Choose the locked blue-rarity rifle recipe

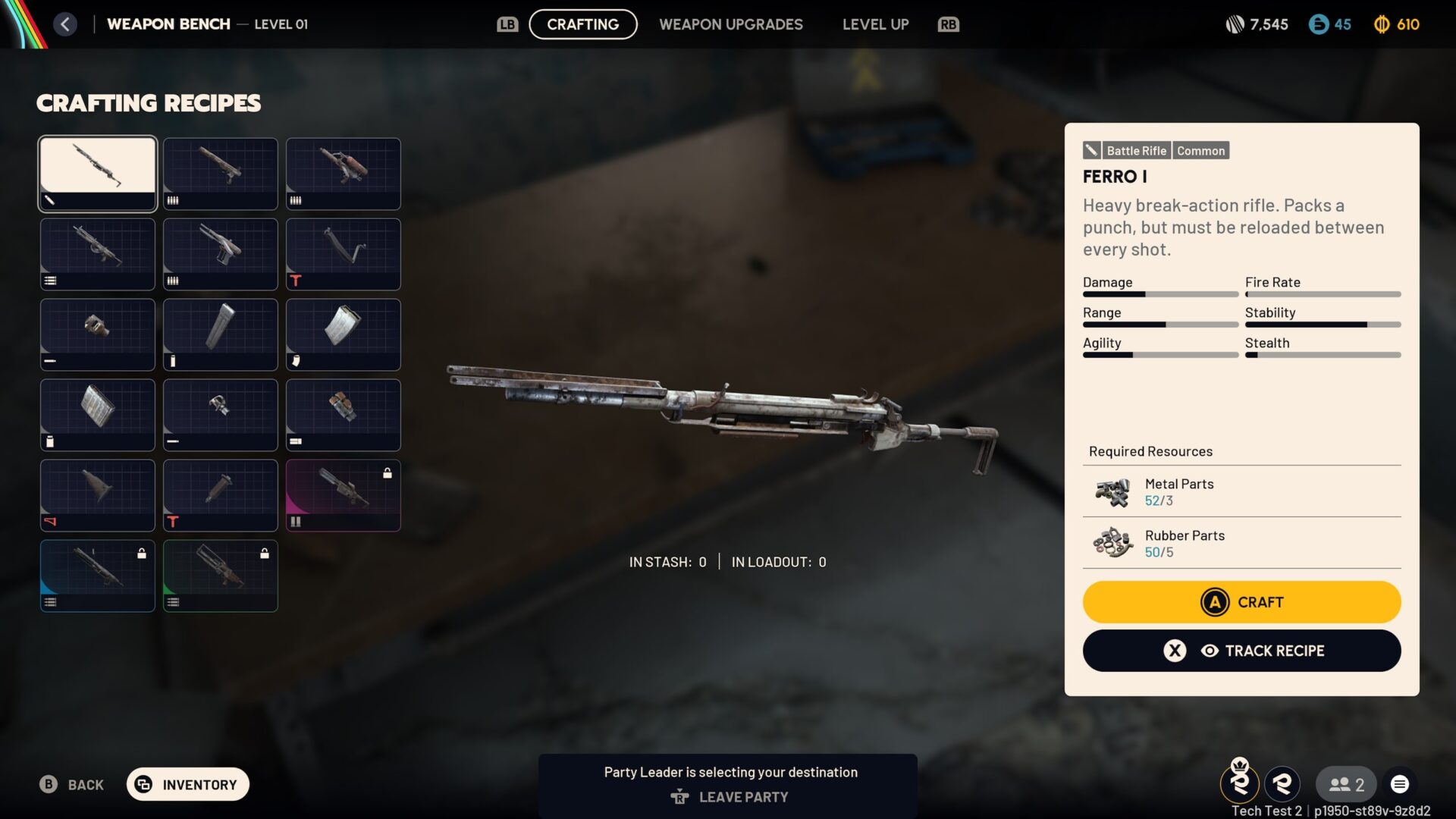(x=98, y=576)
